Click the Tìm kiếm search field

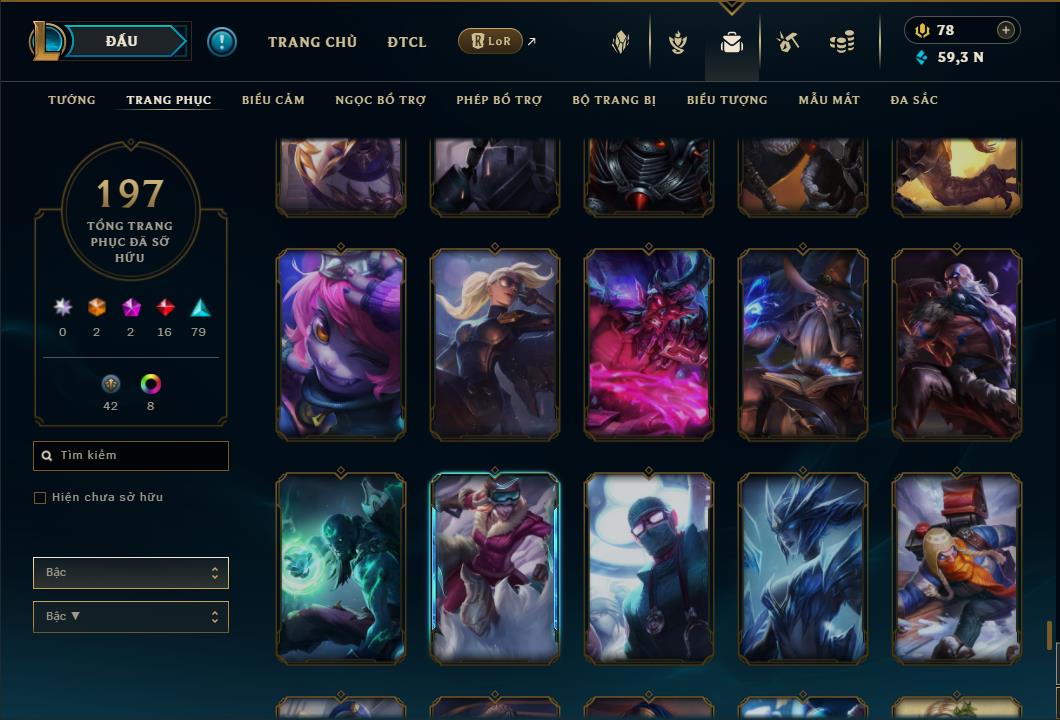(x=131, y=456)
